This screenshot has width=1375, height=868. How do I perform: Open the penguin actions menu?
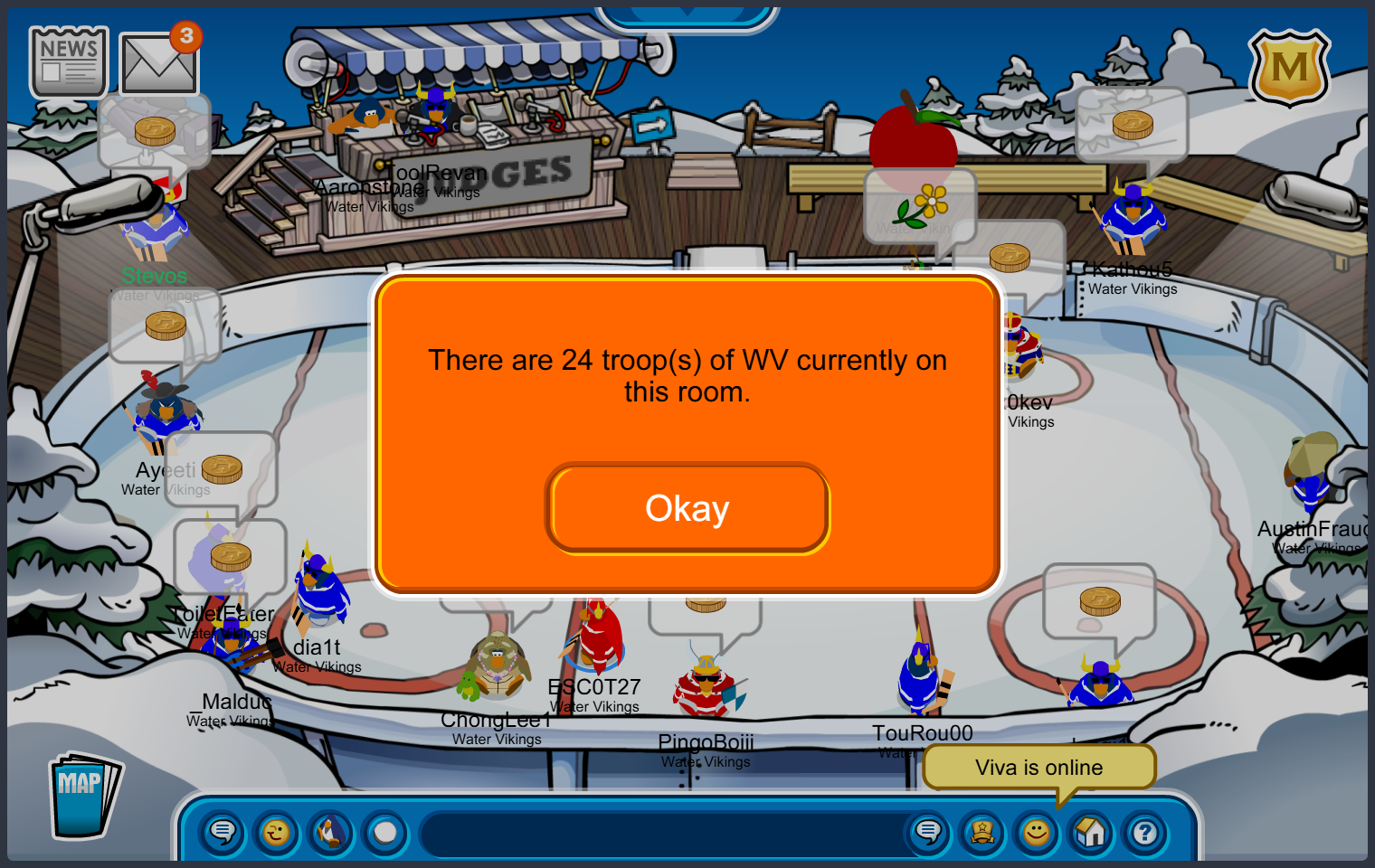(331, 832)
